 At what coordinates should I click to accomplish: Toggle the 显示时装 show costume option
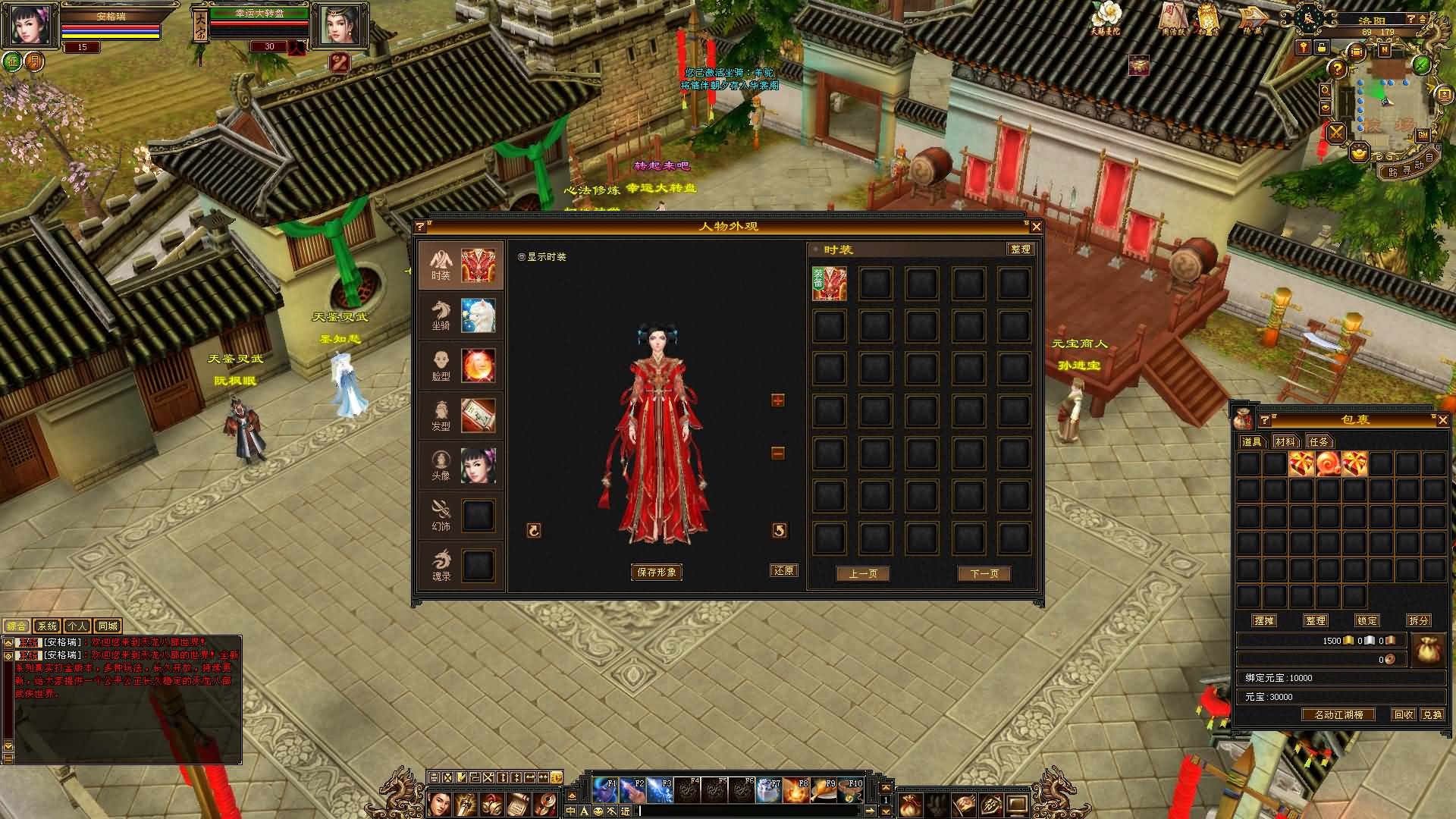pos(522,257)
